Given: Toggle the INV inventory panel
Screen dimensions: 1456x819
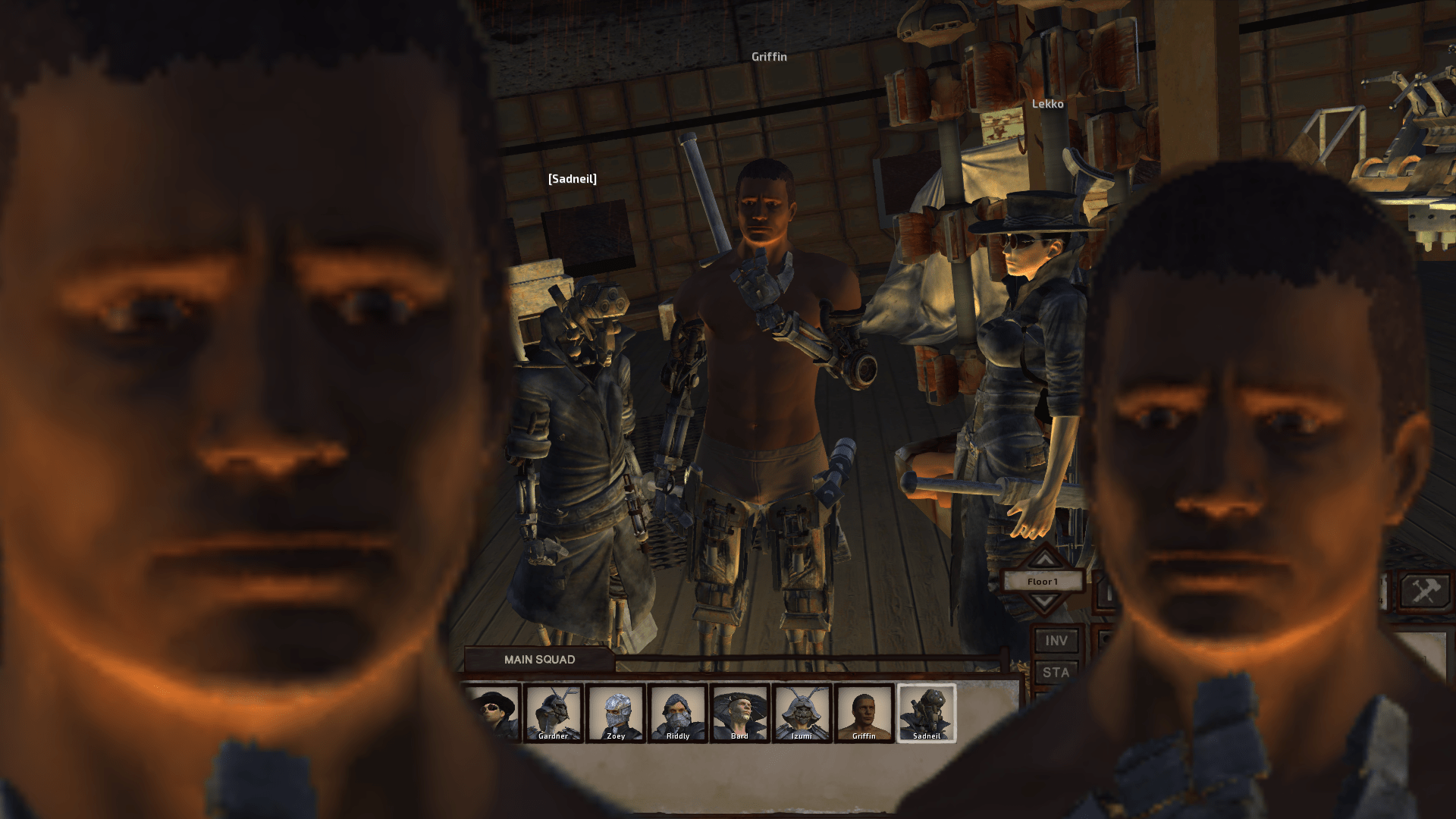Looking at the screenshot, I should tap(1059, 641).
